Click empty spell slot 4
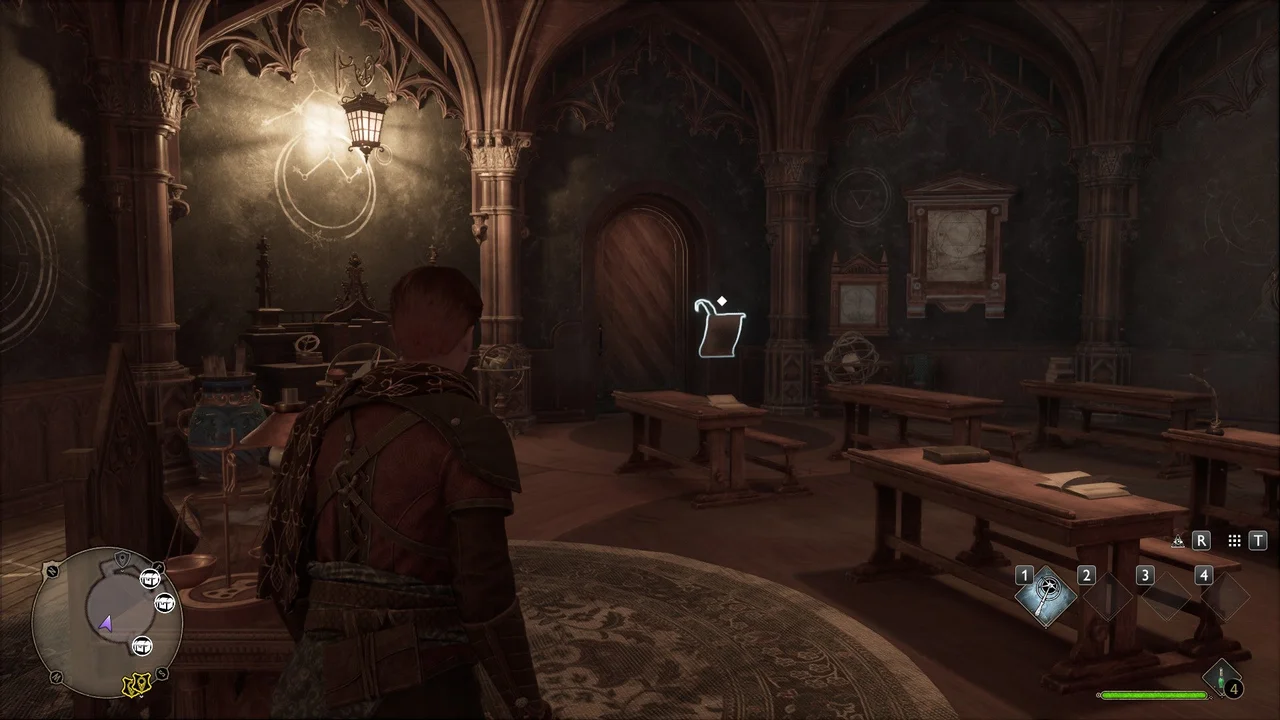1280x720 pixels. pyautogui.click(x=1224, y=596)
